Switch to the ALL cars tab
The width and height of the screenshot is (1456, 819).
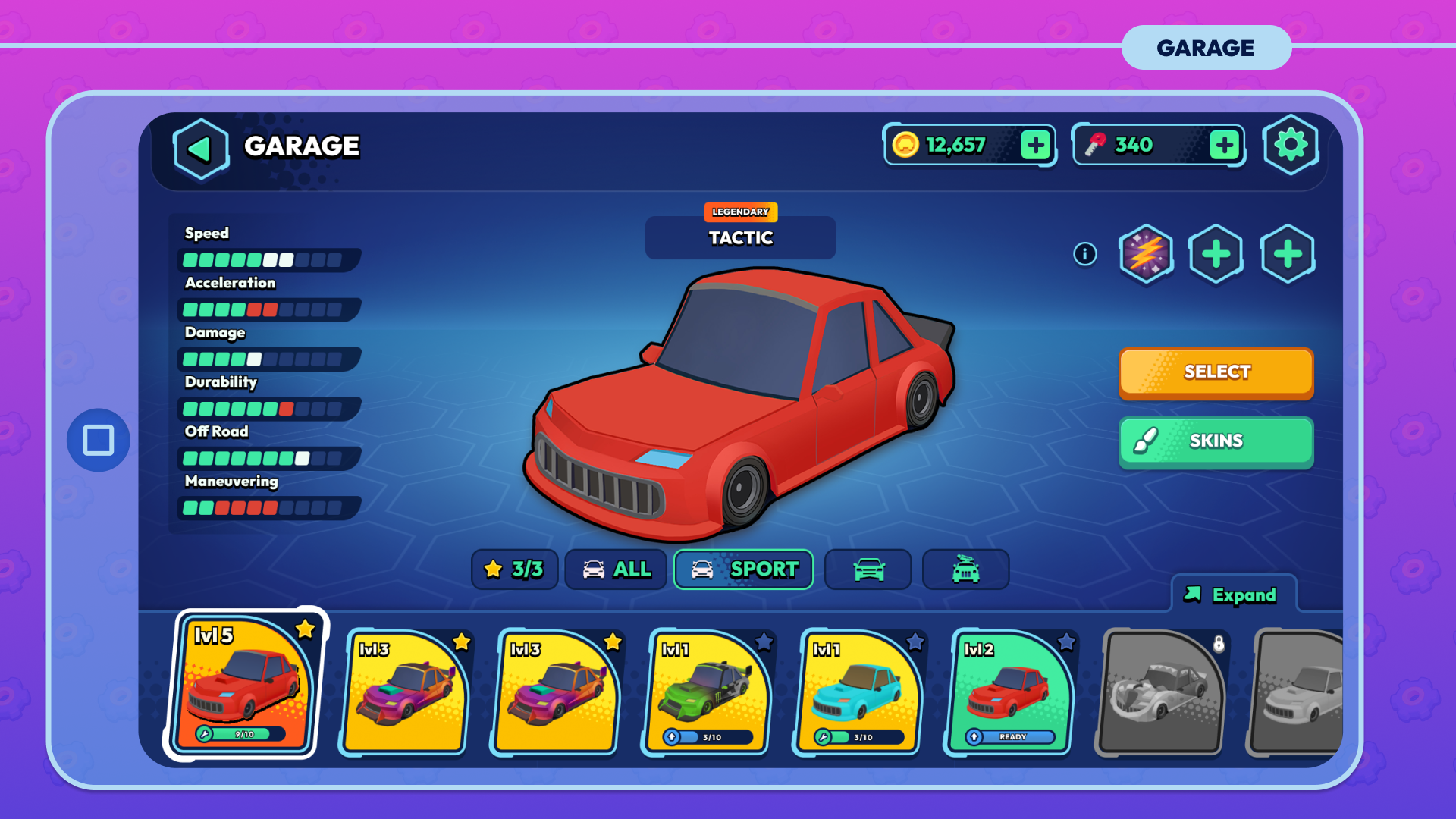(616, 570)
